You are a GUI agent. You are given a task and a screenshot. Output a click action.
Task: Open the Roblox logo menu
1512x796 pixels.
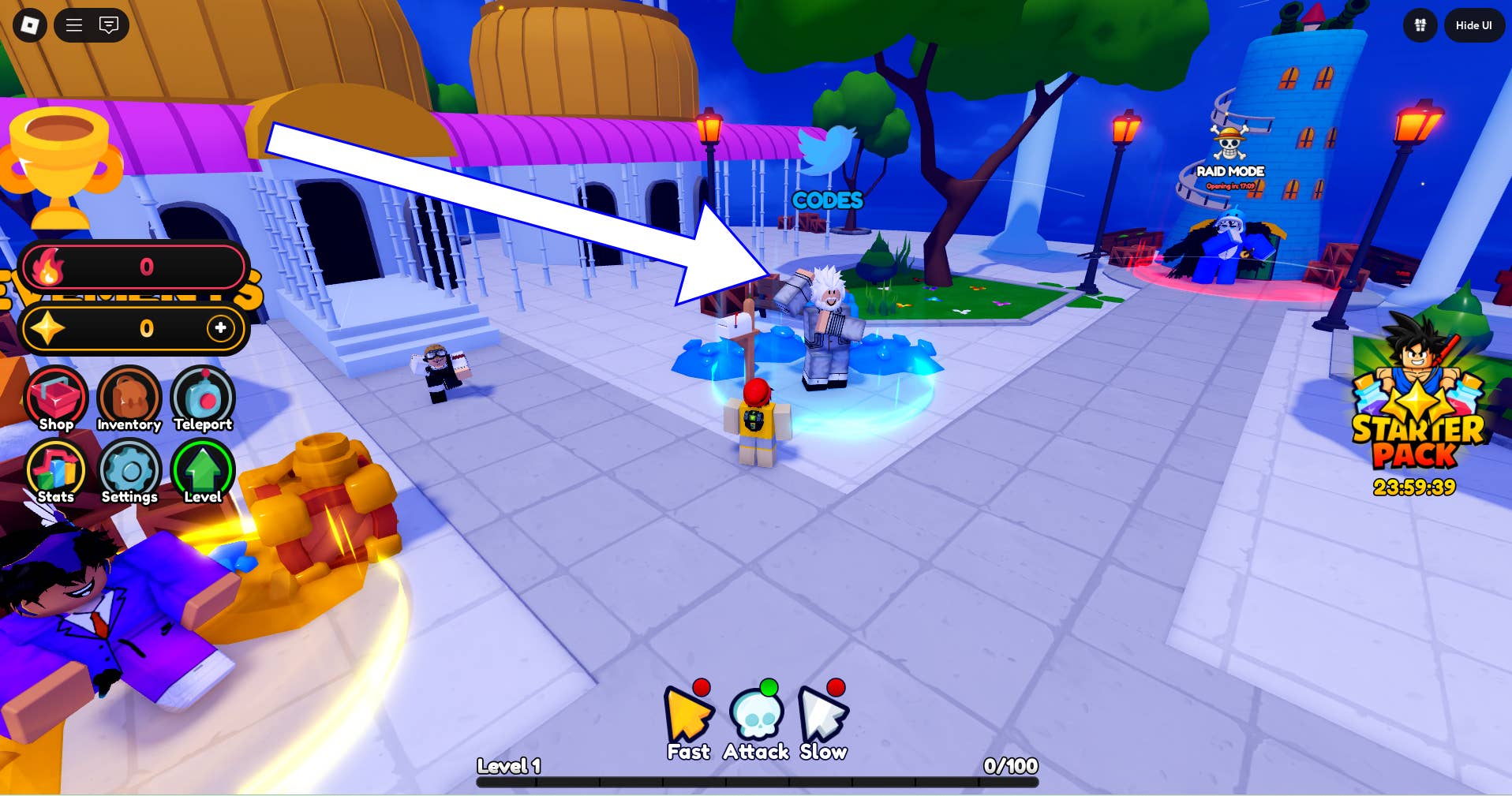pos(30,25)
